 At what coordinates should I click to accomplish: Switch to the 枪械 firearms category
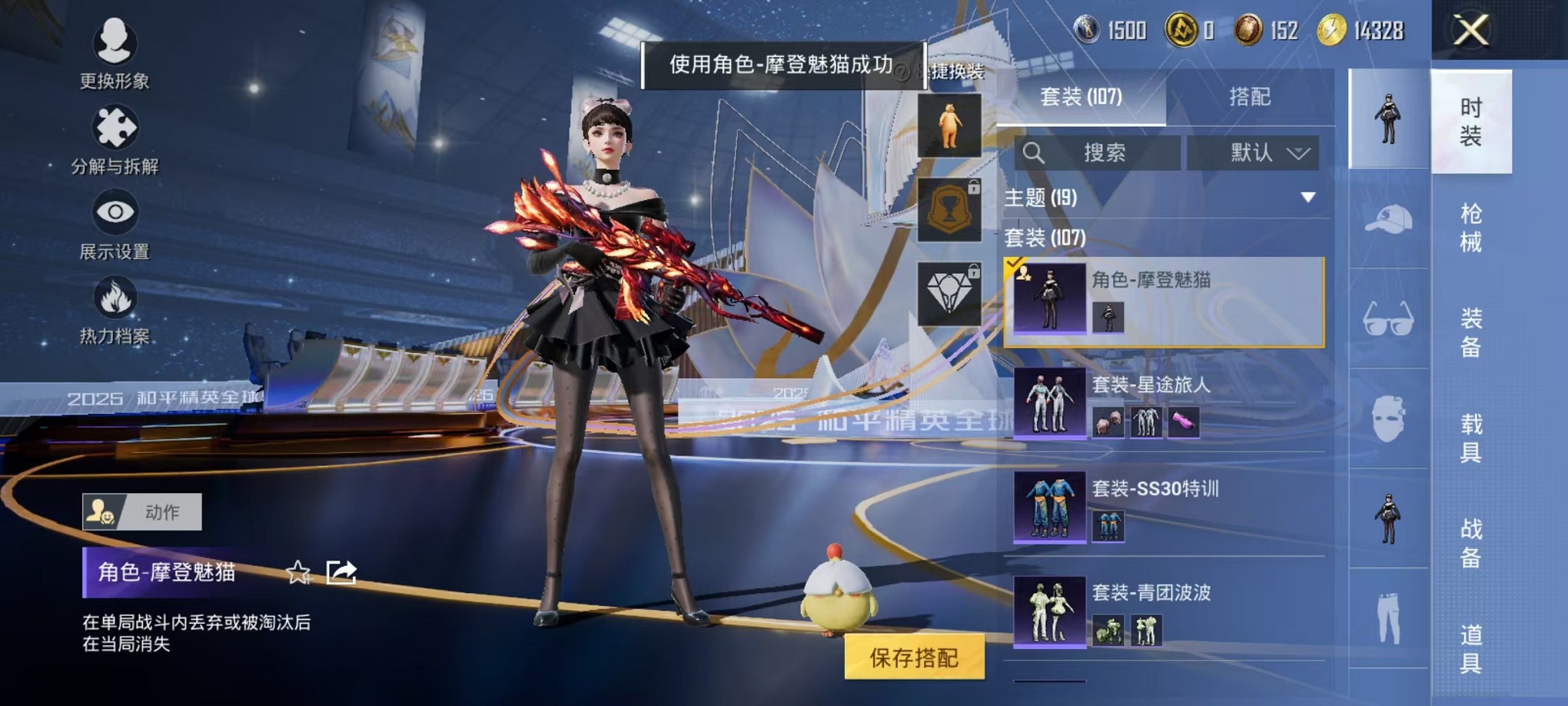1470,228
